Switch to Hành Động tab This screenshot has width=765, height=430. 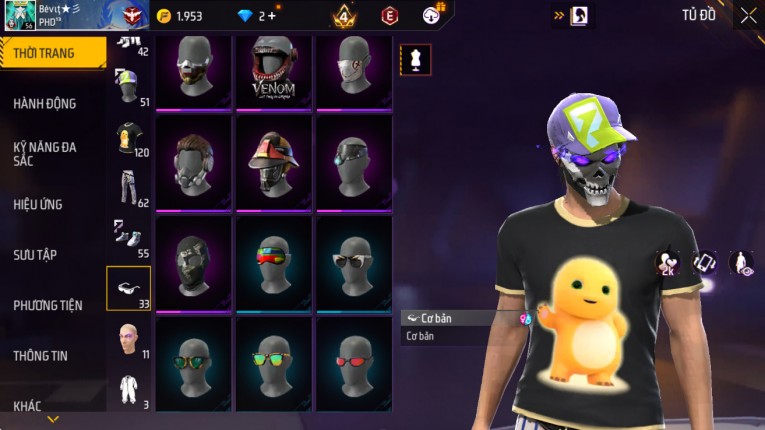[x=45, y=103]
